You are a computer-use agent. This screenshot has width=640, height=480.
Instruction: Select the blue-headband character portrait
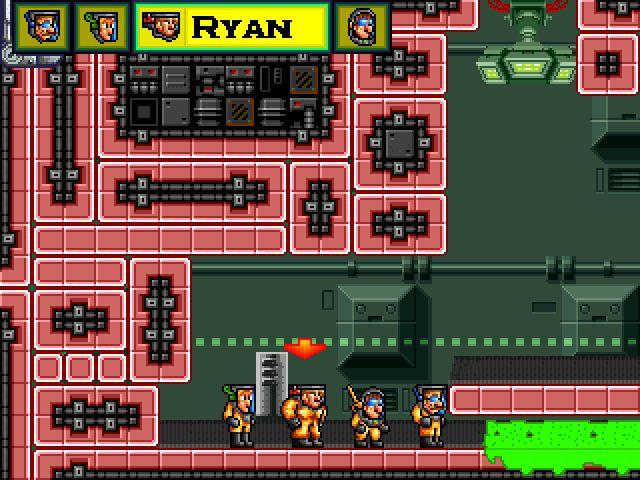click(42, 26)
